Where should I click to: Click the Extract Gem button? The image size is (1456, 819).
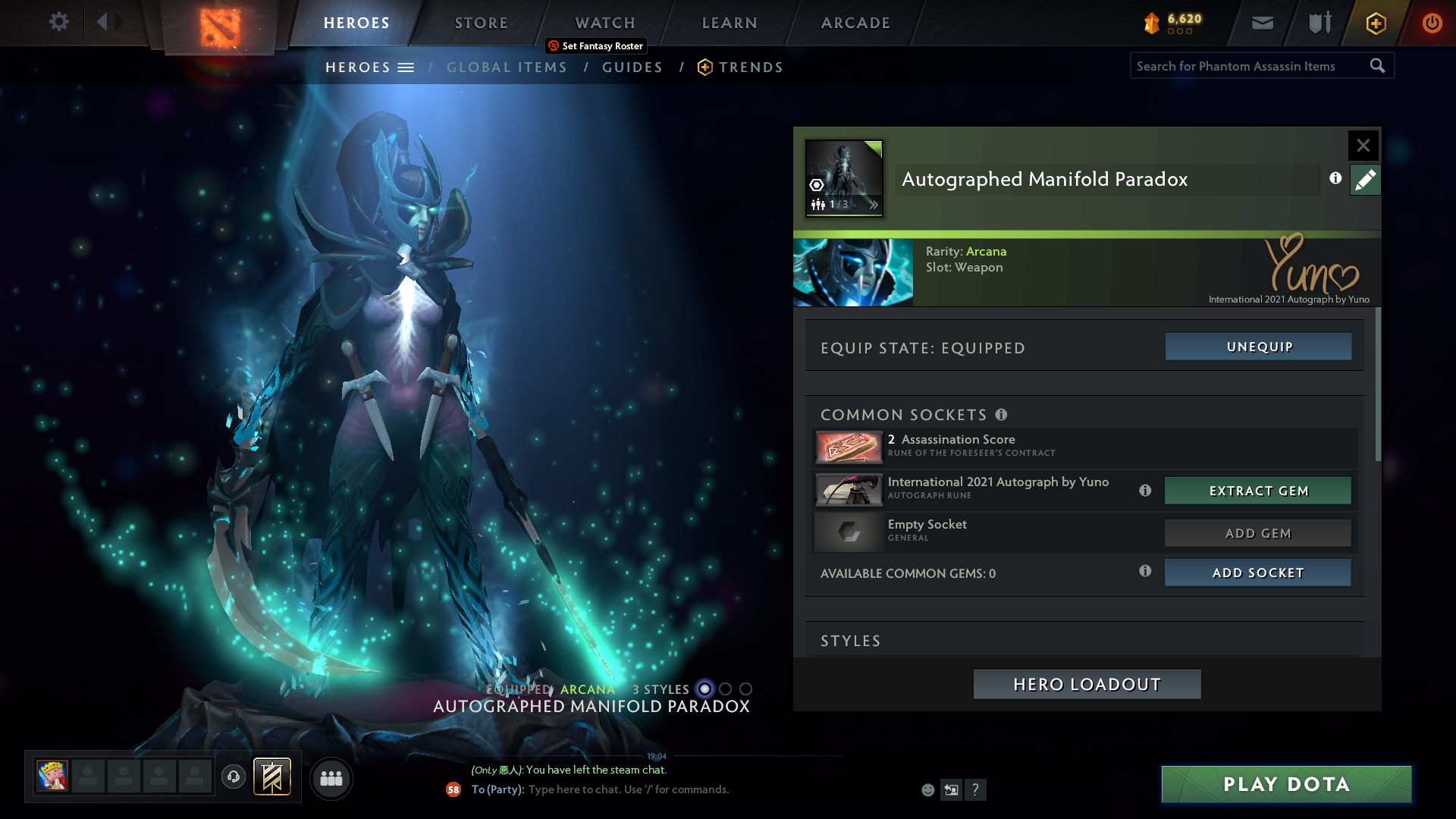click(1257, 491)
